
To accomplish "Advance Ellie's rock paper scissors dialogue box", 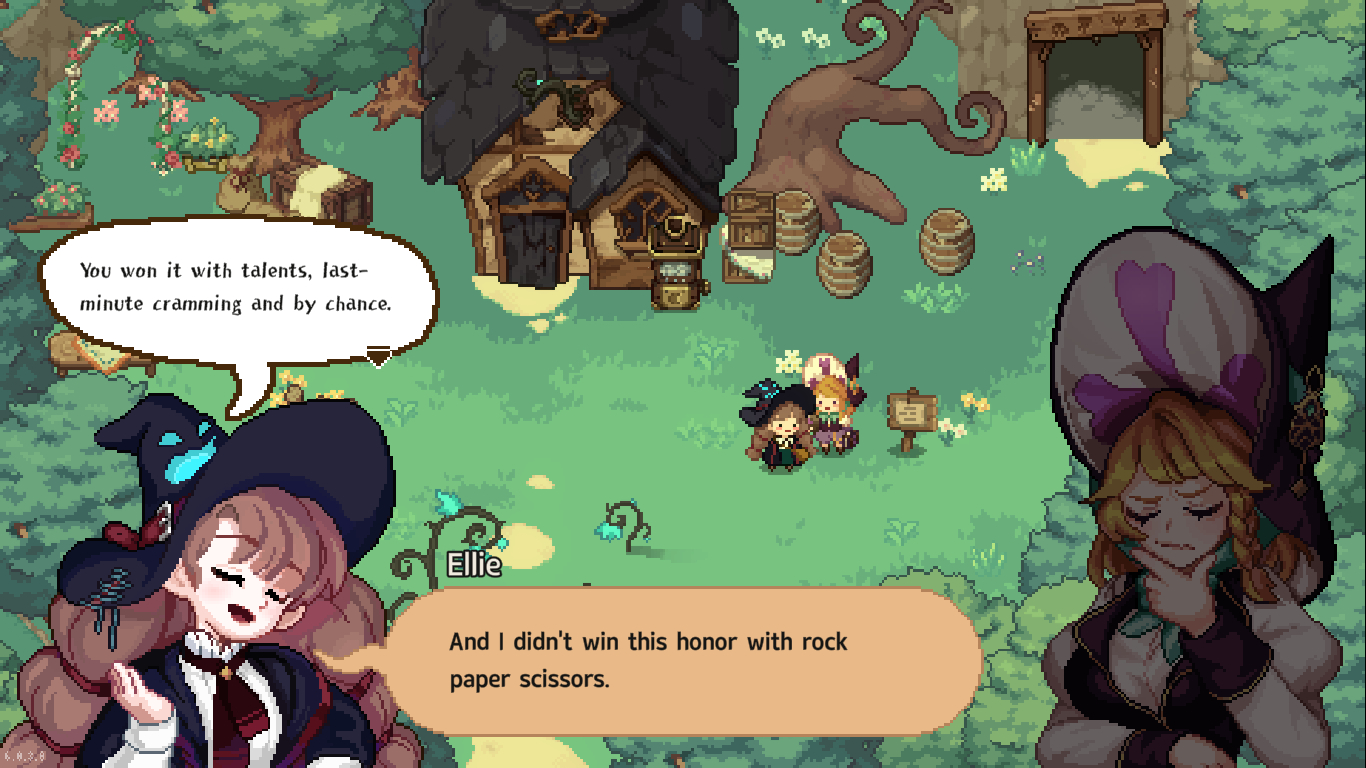I will pyautogui.click(x=682, y=660).
